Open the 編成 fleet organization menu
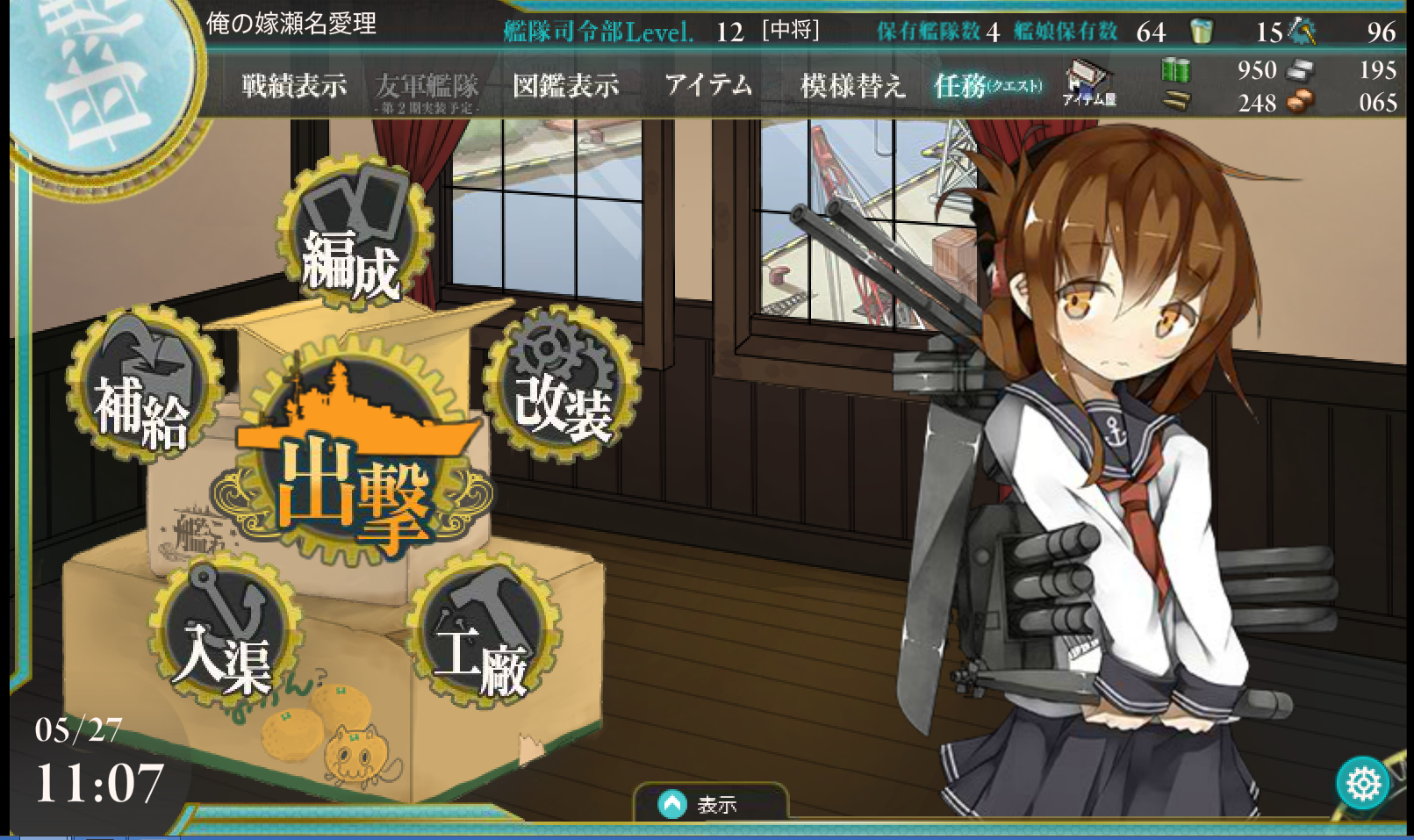The height and width of the screenshot is (840, 1414). click(355, 236)
